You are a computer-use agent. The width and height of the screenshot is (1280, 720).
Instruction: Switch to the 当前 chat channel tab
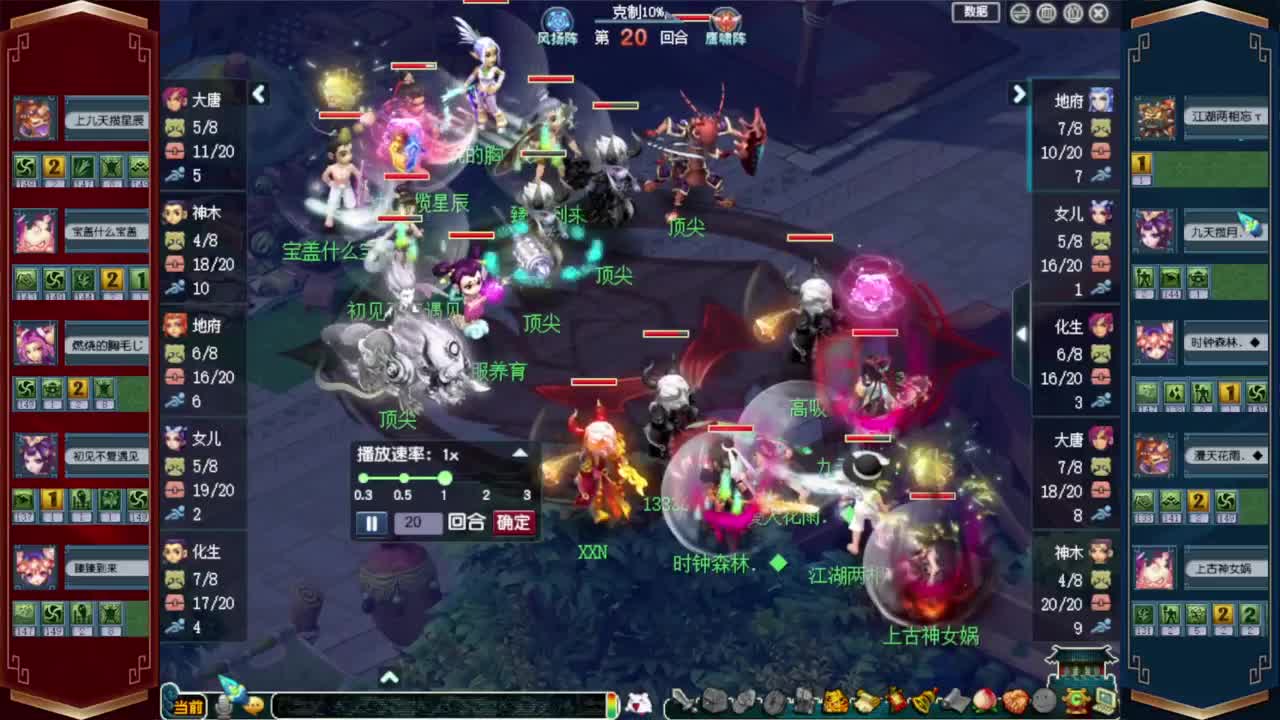tap(187, 704)
